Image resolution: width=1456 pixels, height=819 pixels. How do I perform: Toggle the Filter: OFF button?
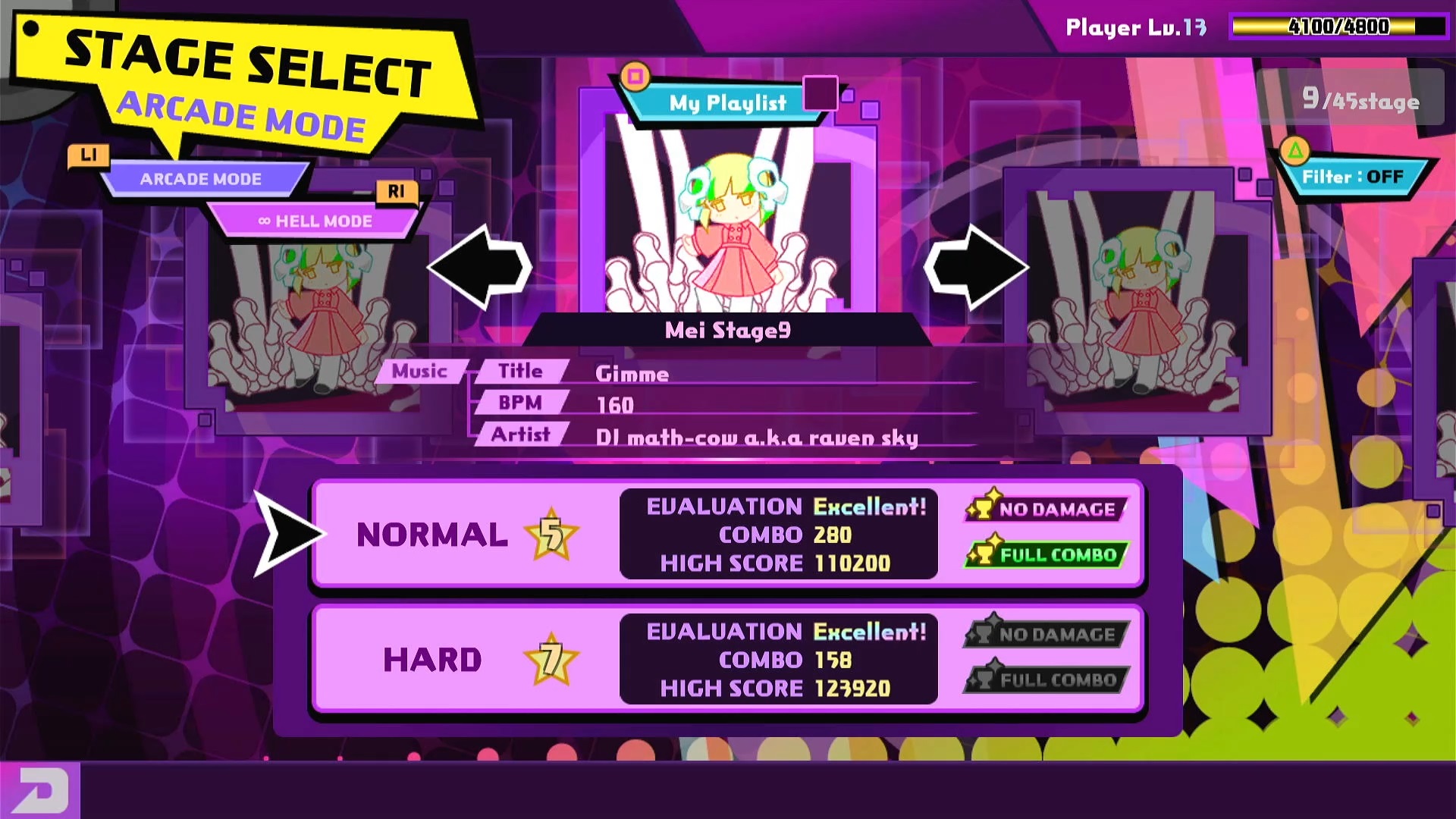pos(1352,177)
